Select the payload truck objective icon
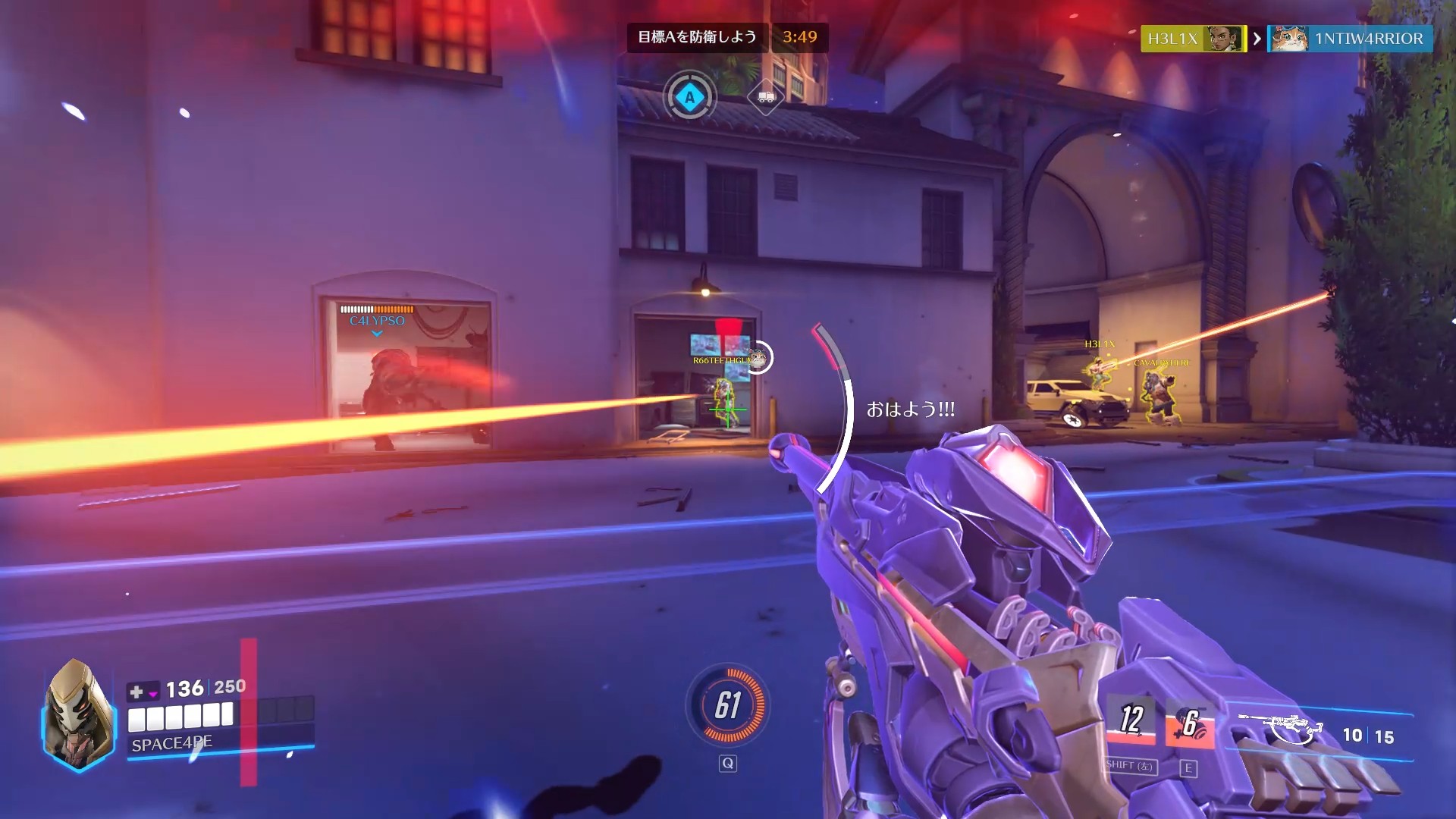 (x=764, y=97)
